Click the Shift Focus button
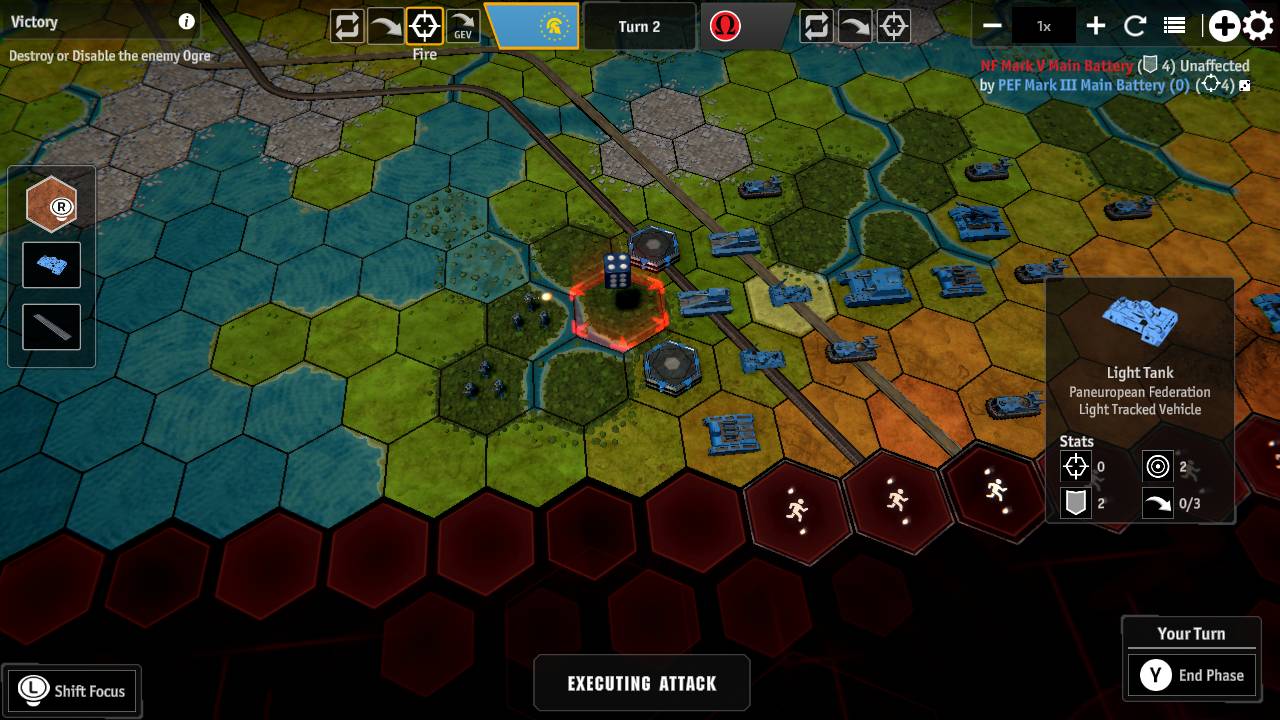Image resolution: width=1280 pixels, height=720 pixels. pyautogui.click(x=71, y=690)
